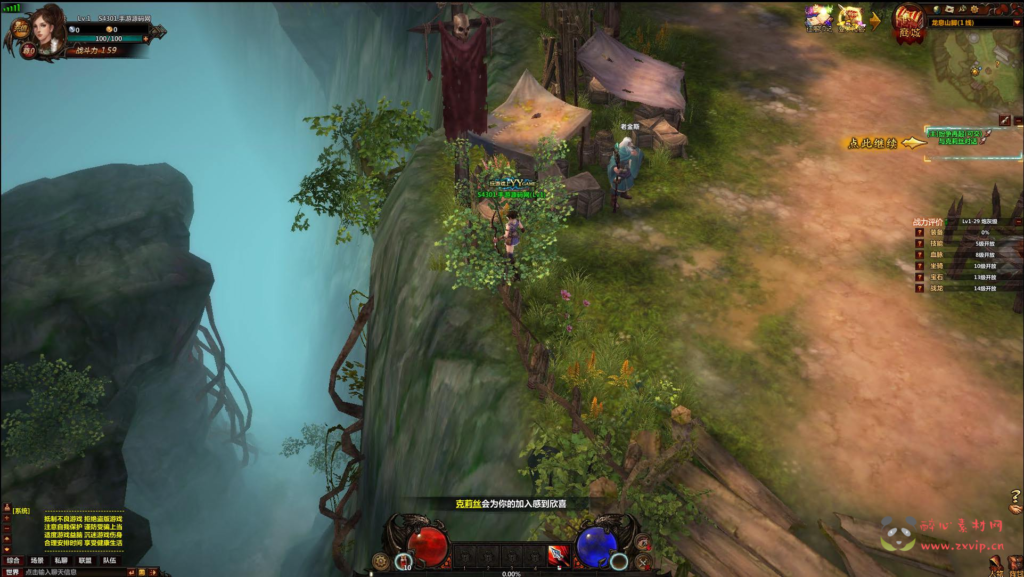Switch to the 队伍 team chat tab
This screenshot has width=1024, height=577.
click(x=109, y=560)
